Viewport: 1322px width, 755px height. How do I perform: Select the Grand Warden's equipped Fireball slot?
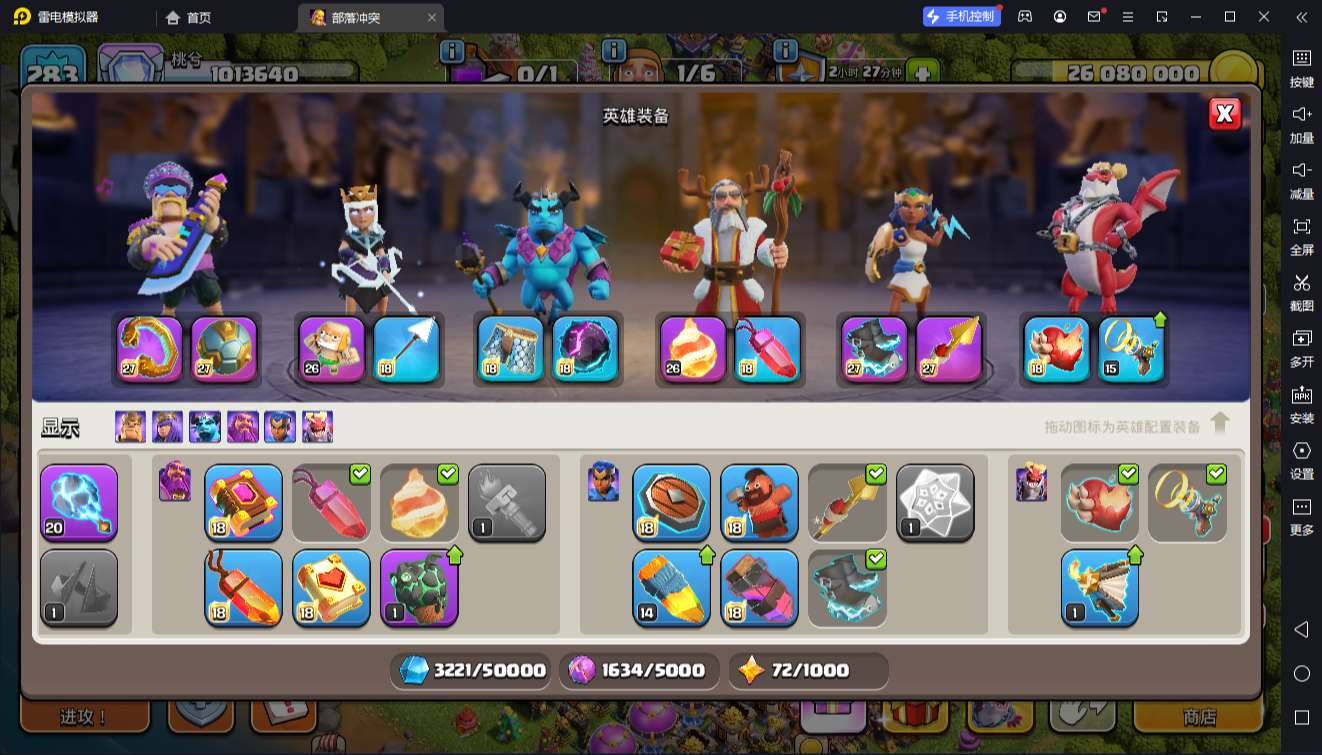coord(692,349)
